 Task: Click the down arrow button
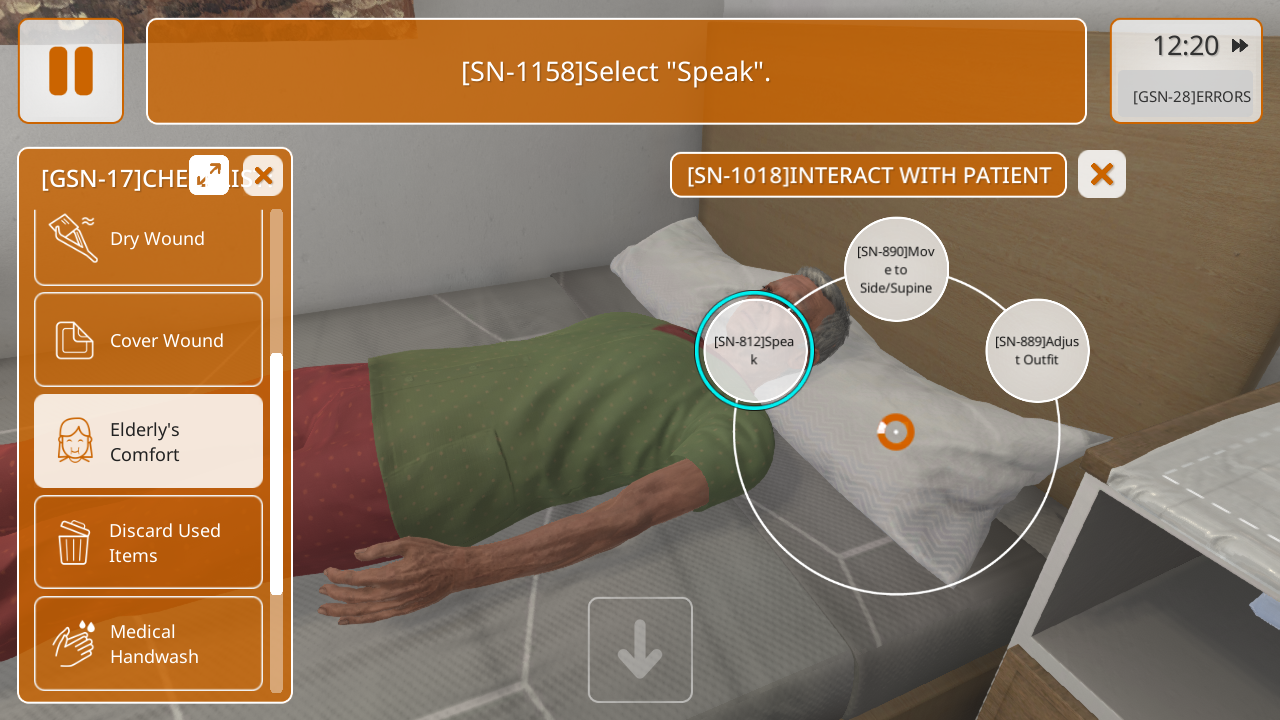click(640, 650)
